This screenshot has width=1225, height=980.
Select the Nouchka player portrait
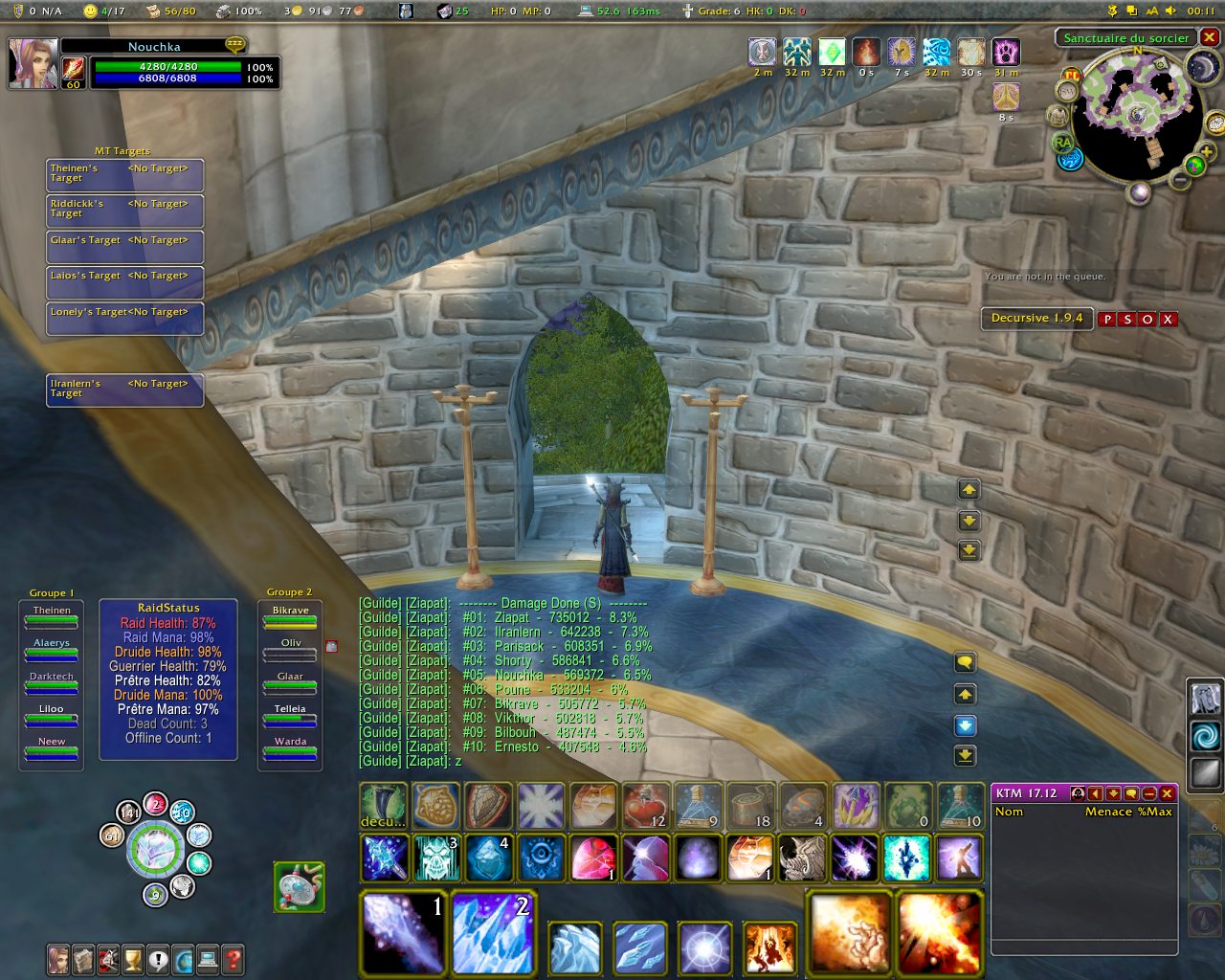click(33, 64)
